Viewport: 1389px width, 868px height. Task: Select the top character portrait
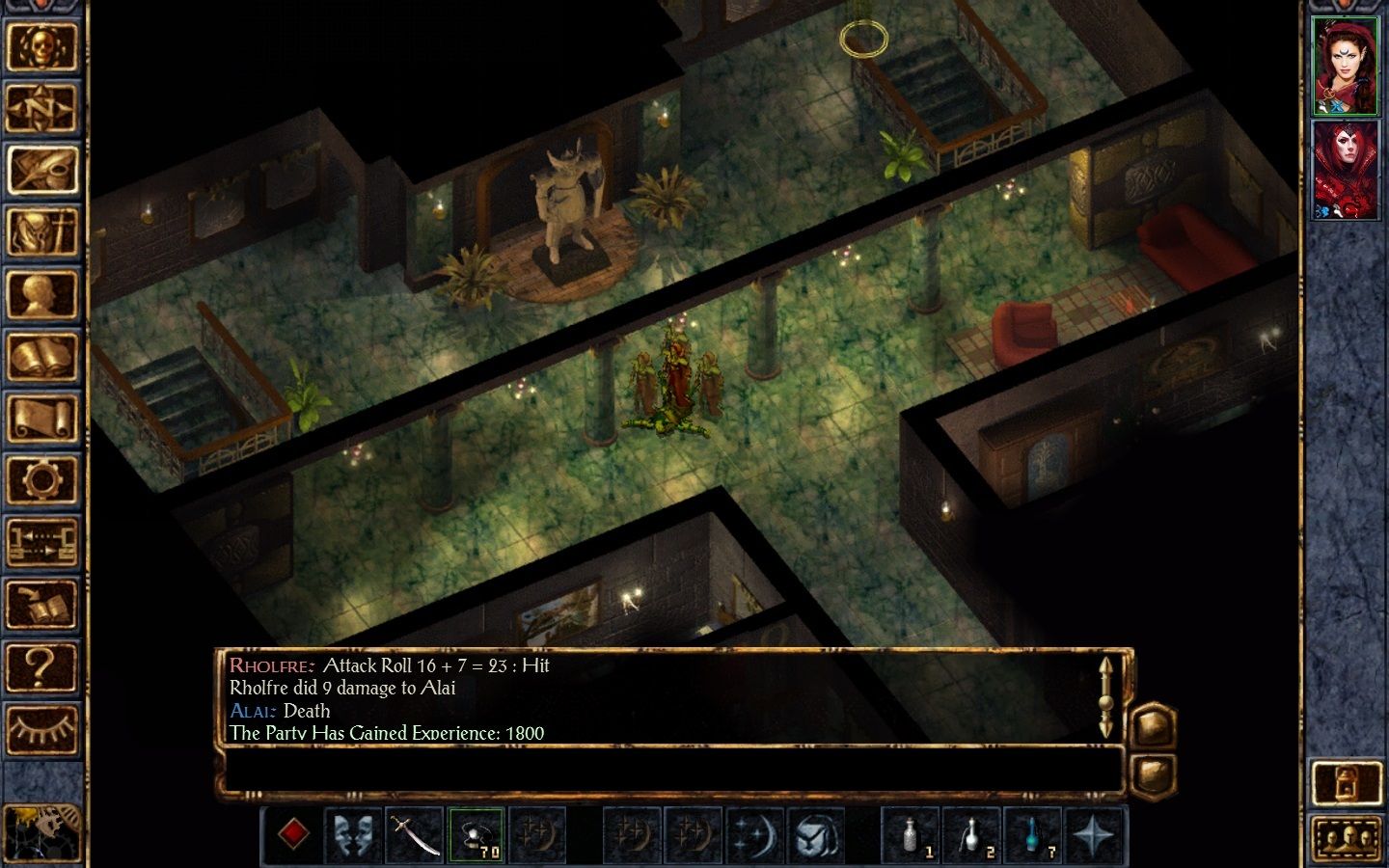coord(1346,66)
